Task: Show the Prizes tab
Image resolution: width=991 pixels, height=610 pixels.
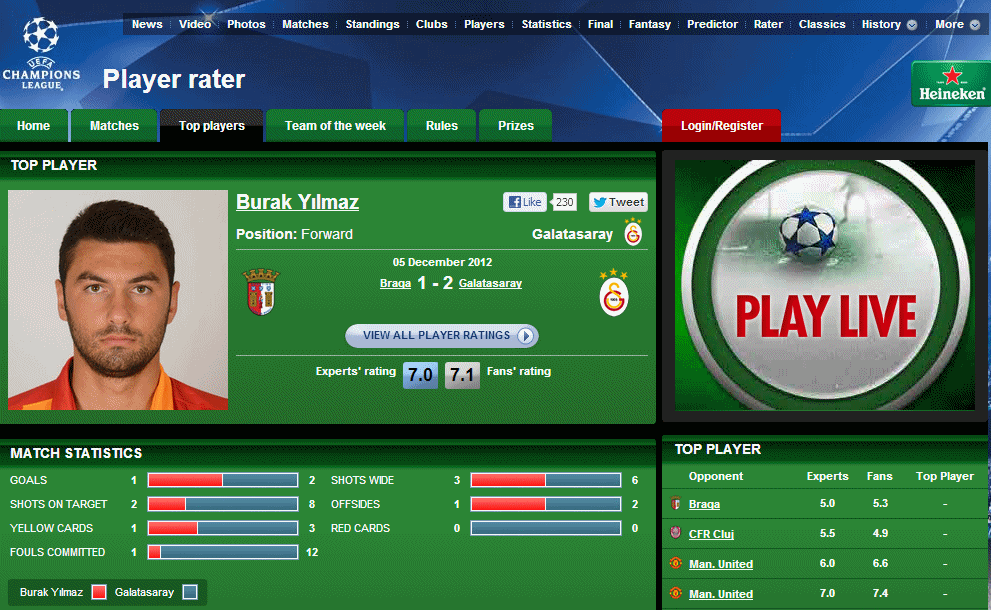Action: pyautogui.click(x=516, y=126)
